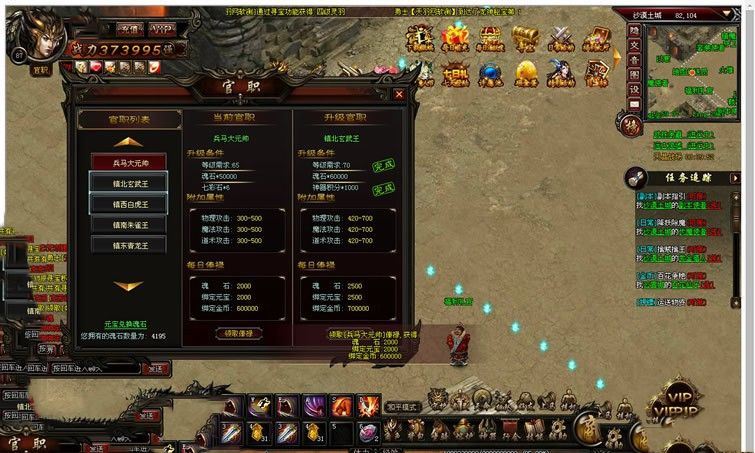Close the 官职 rank window
755x453 pixels.
click(x=399, y=94)
